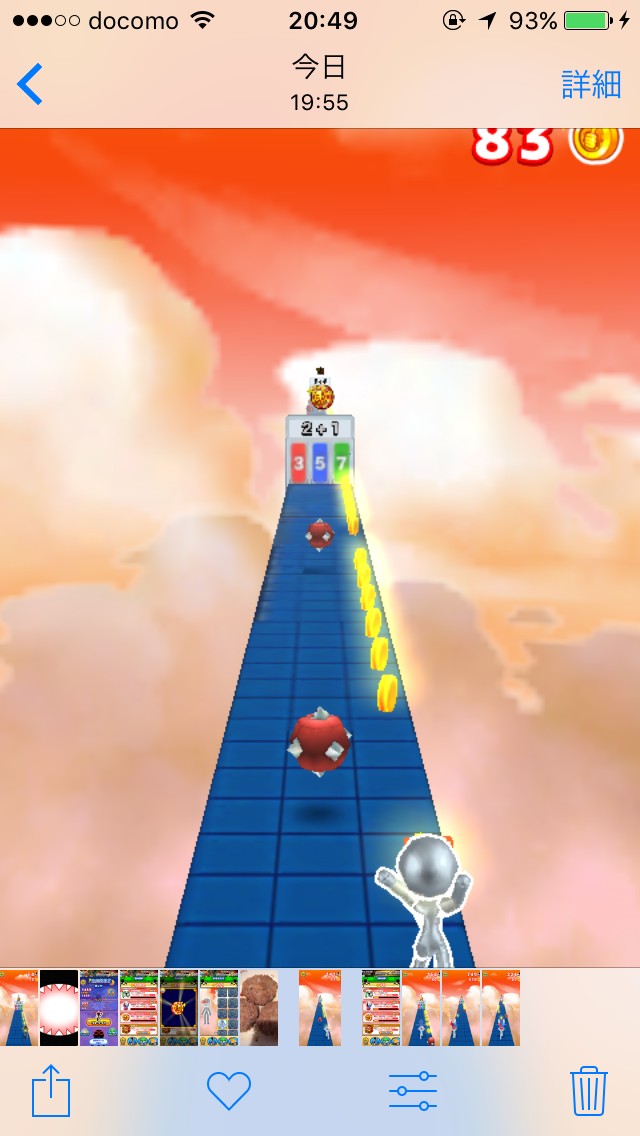
Task: Open the 詳細 details view
Action: pos(591,84)
